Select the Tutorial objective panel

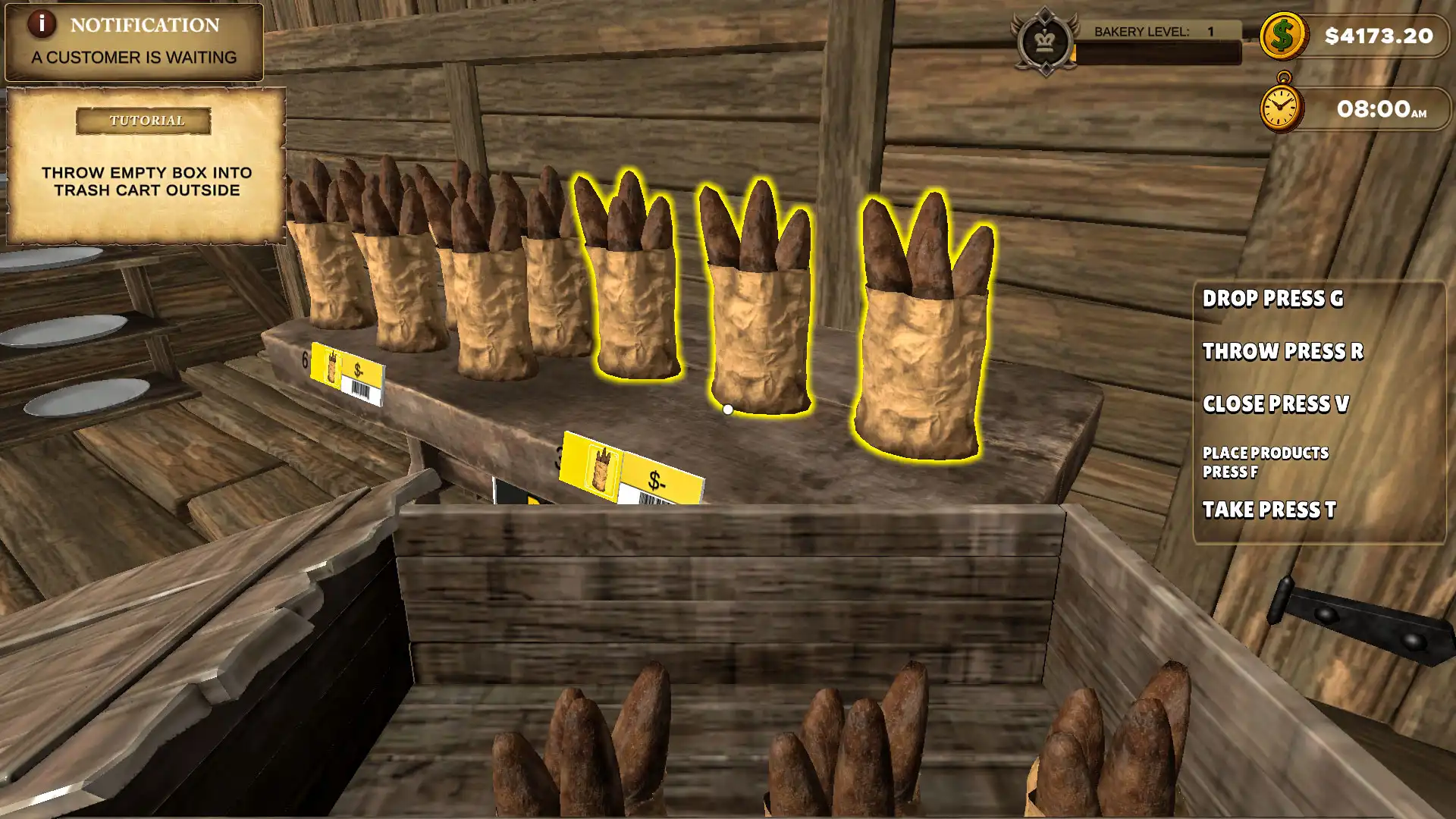tap(146, 166)
